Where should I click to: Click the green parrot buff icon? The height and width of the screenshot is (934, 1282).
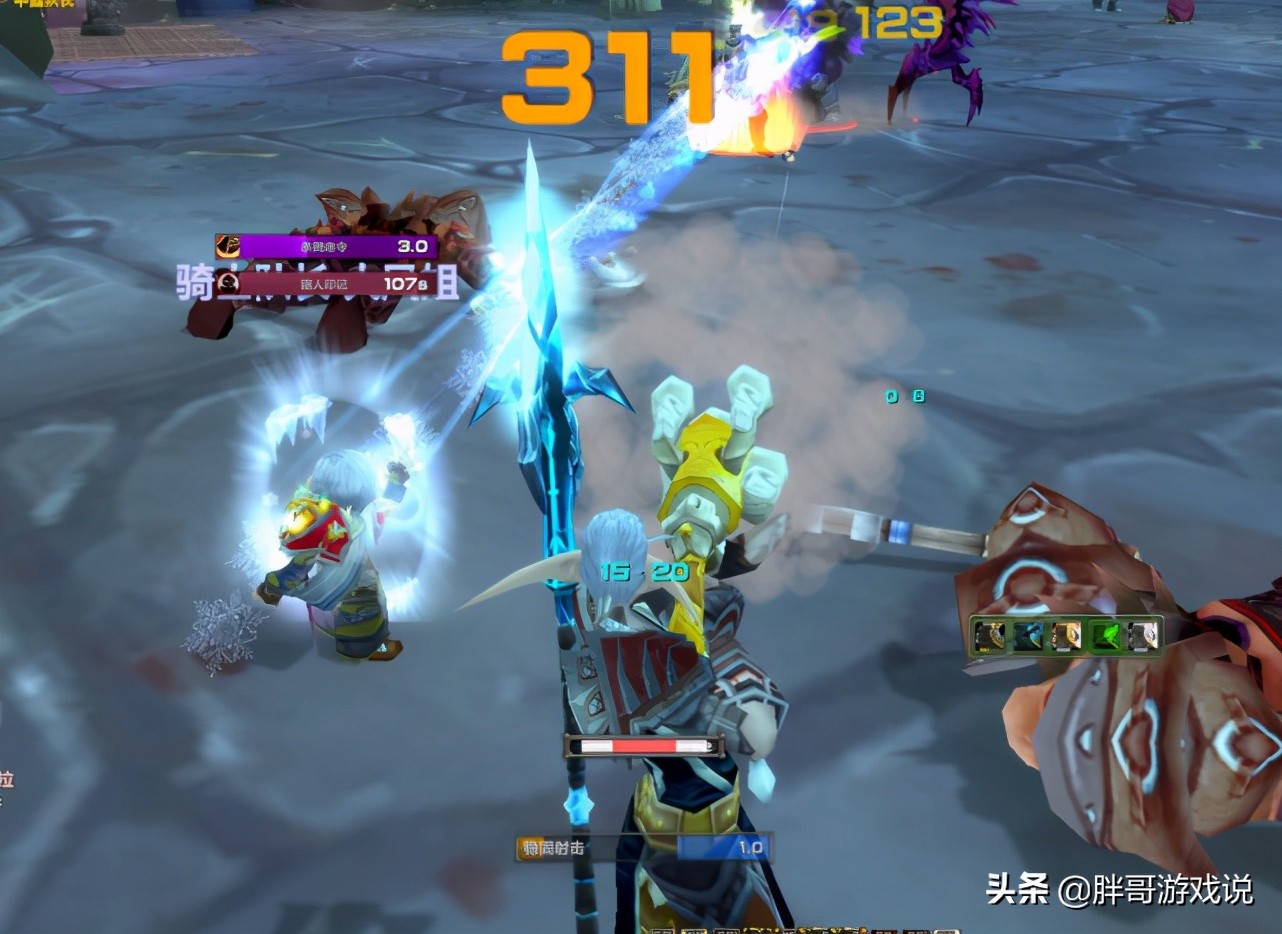pos(1105,635)
